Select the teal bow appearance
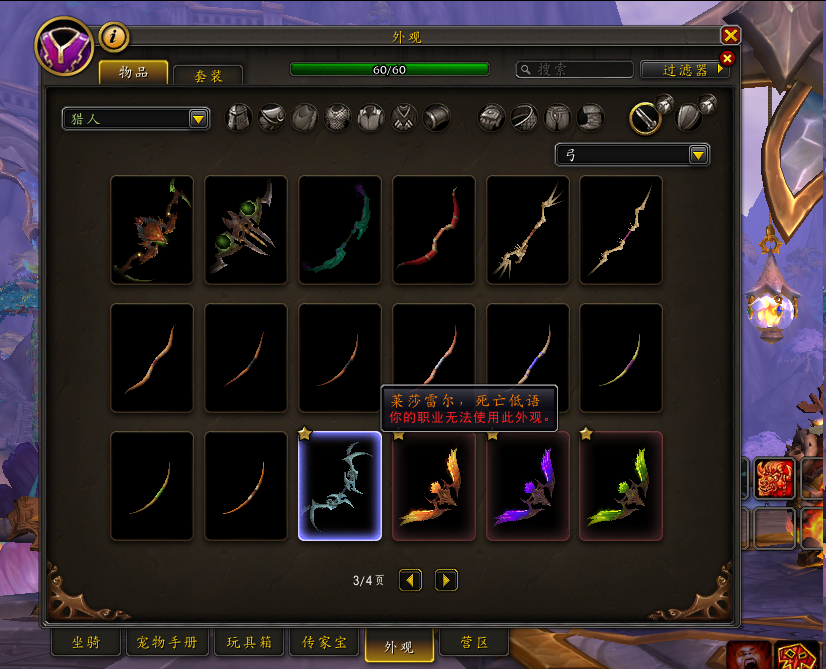The height and width of the screenshot is (669, 826). coord(340,230)
